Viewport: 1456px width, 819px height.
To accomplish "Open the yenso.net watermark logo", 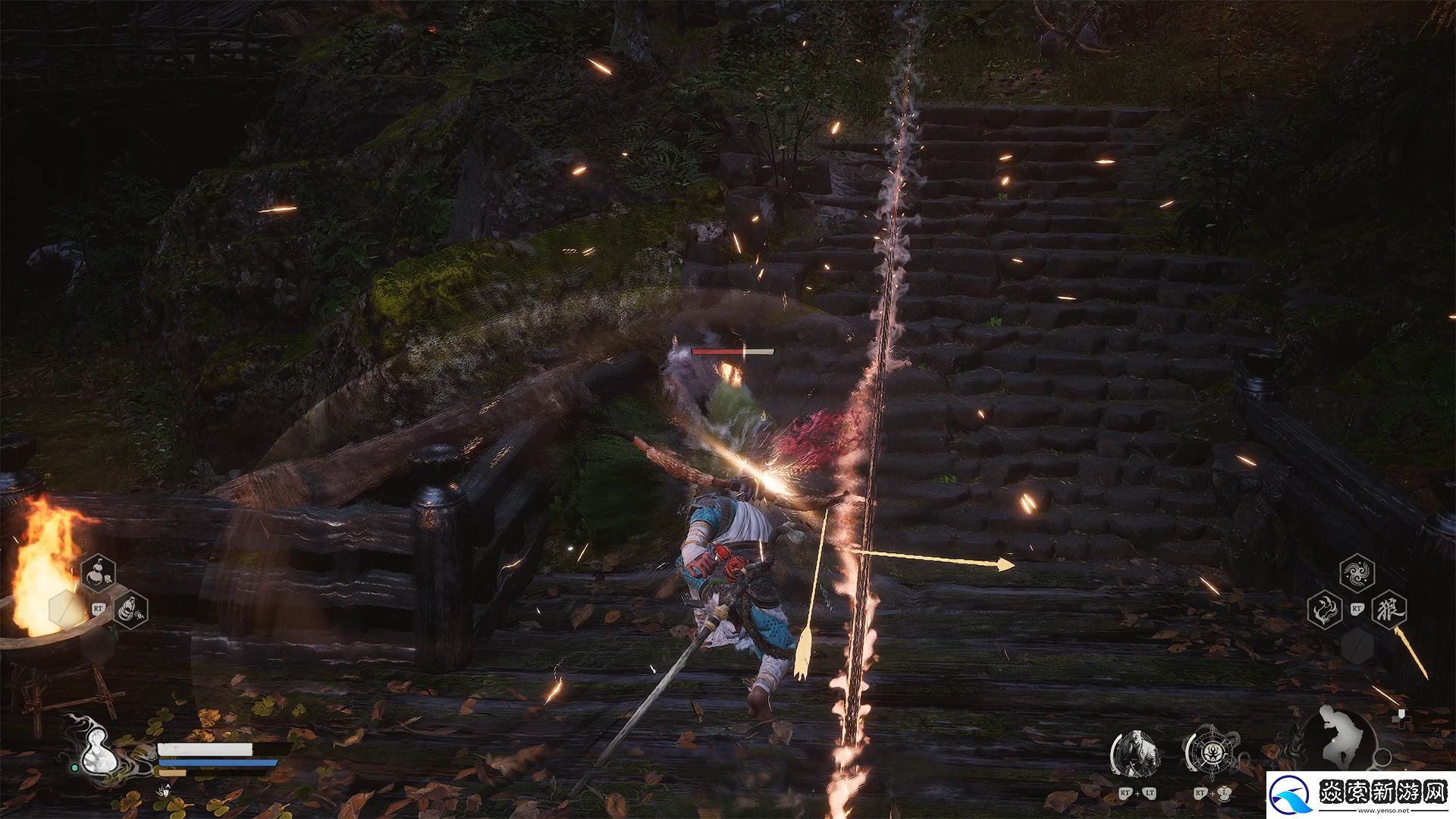I will (x=1360, y=795).
